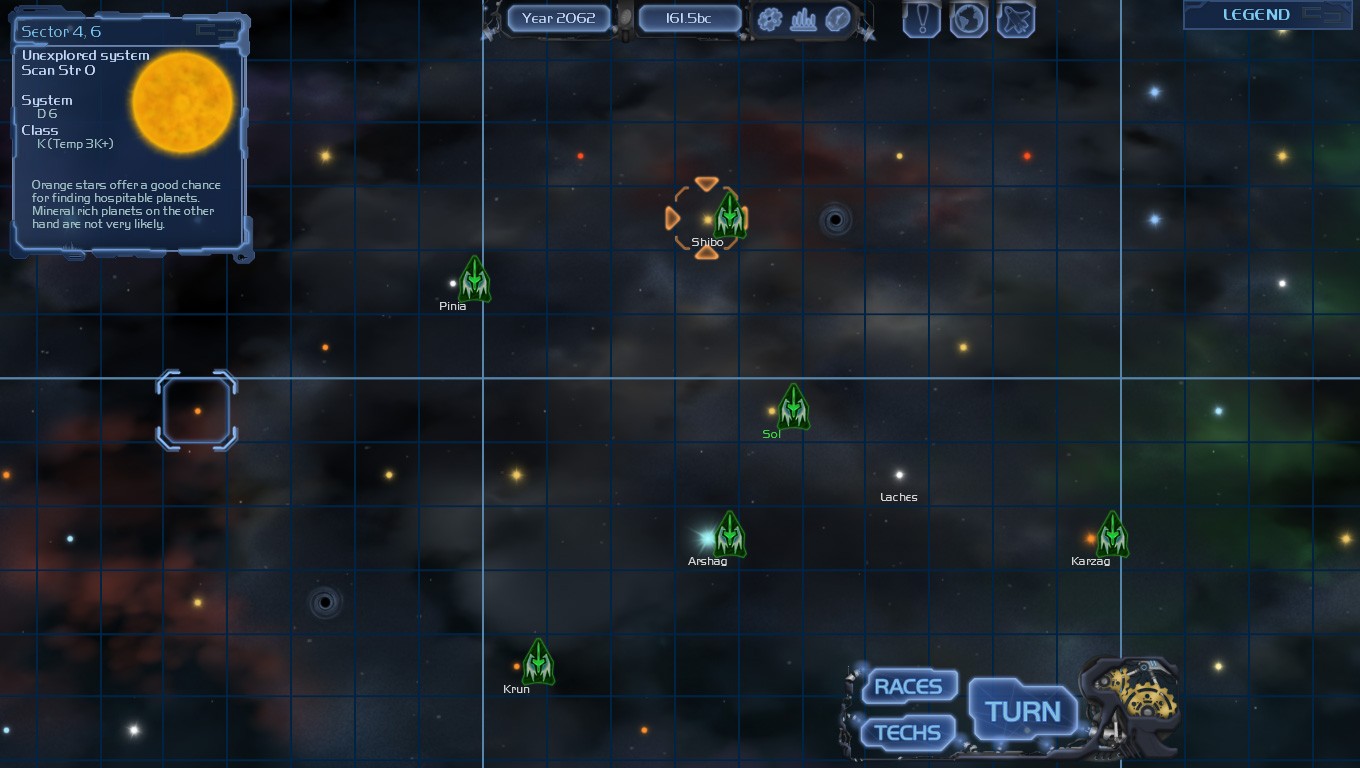
Task: Click the clock gauge icon
Action: tap(837, 19)
